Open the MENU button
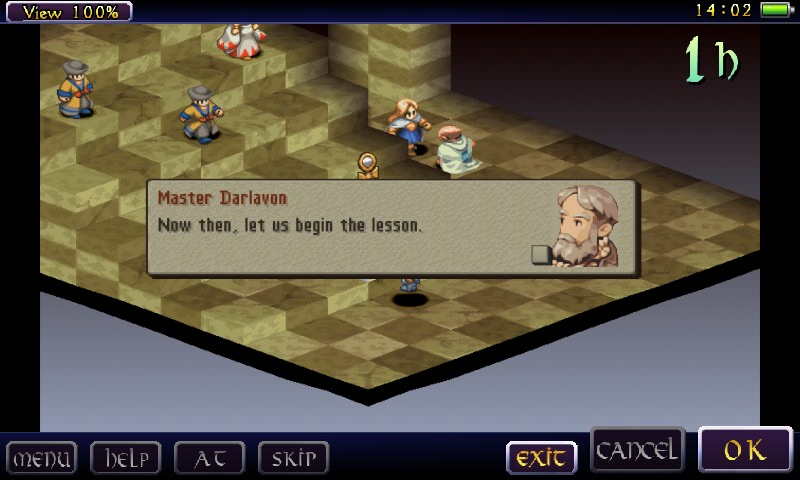This screenshot has height=480, width=800. point(41,458)
